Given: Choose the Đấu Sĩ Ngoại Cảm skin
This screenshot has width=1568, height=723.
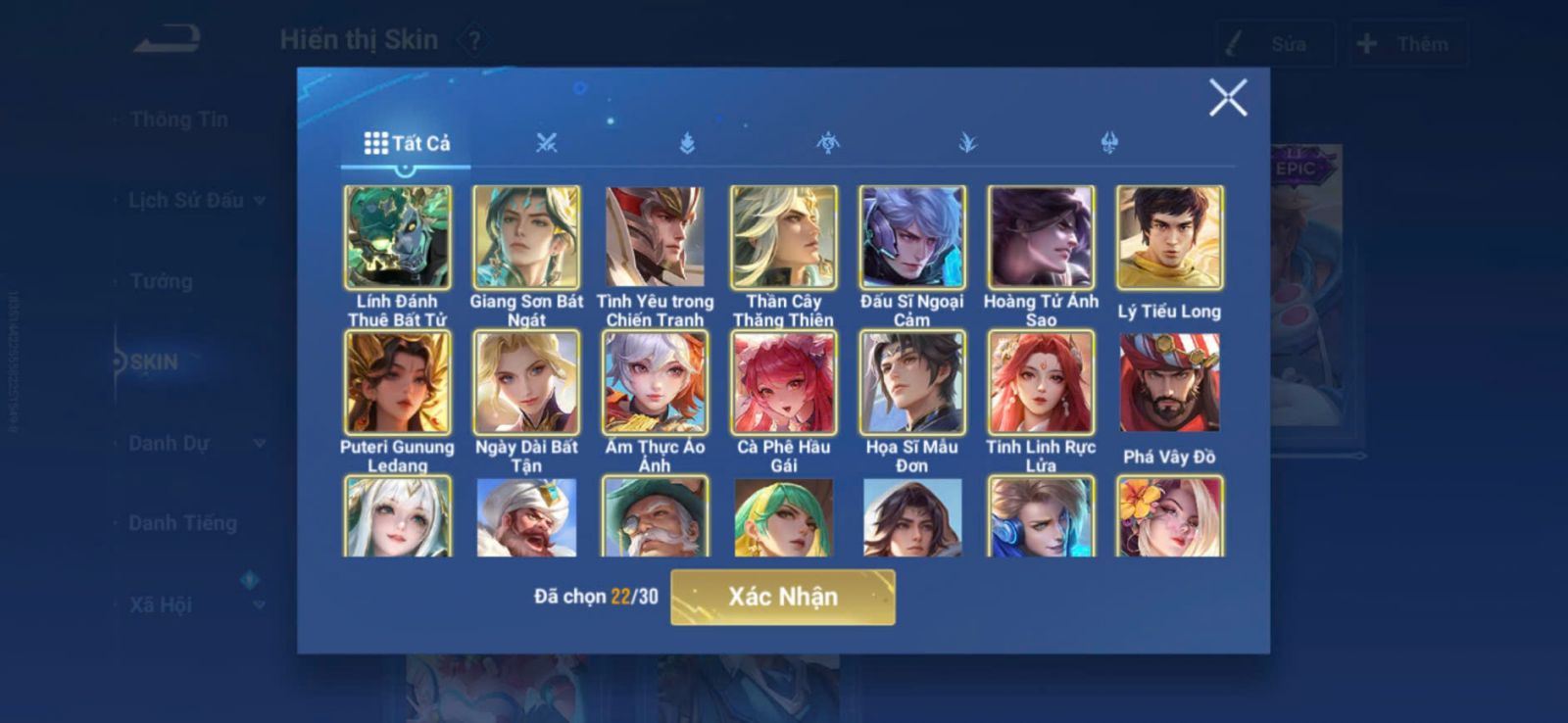Looking at the screenshot, I should (x=911, y=237).
